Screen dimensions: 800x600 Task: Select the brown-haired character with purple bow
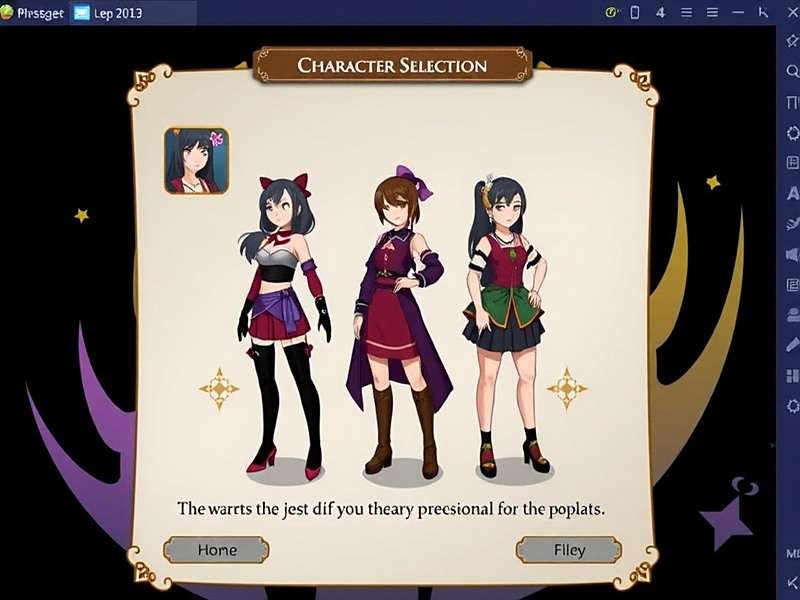click(x=397, y=320)
